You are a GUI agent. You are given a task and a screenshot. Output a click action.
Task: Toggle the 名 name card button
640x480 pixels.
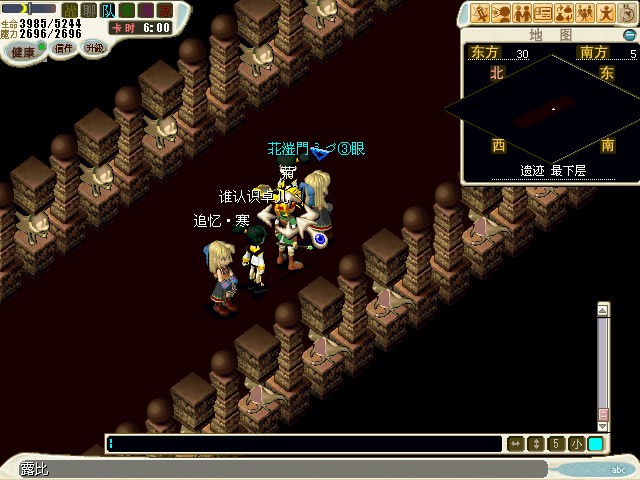click(x=125, y=10)
